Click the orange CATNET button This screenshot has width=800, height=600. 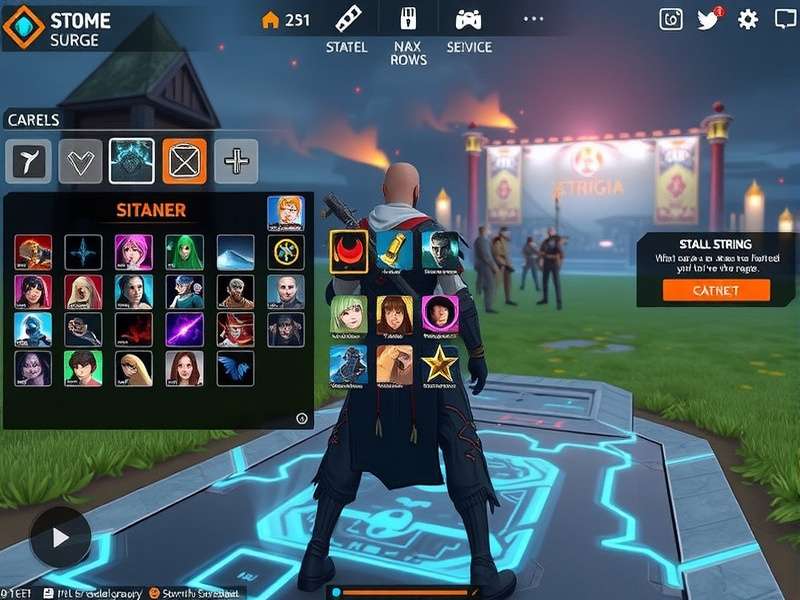pos(716,290)
